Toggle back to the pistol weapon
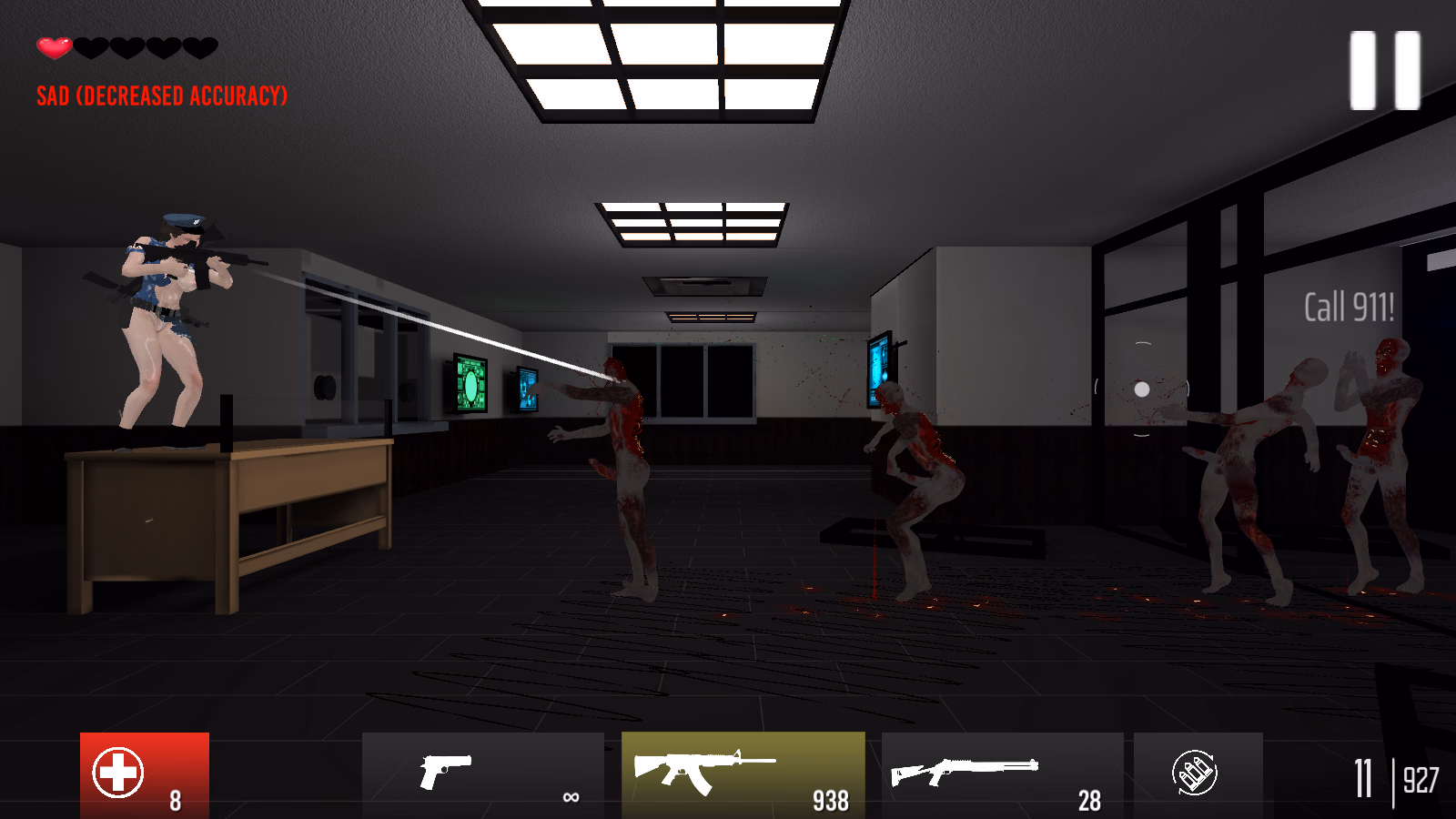Image resolution: width=1456 pixels, height=819 pixels. point(482,773)
